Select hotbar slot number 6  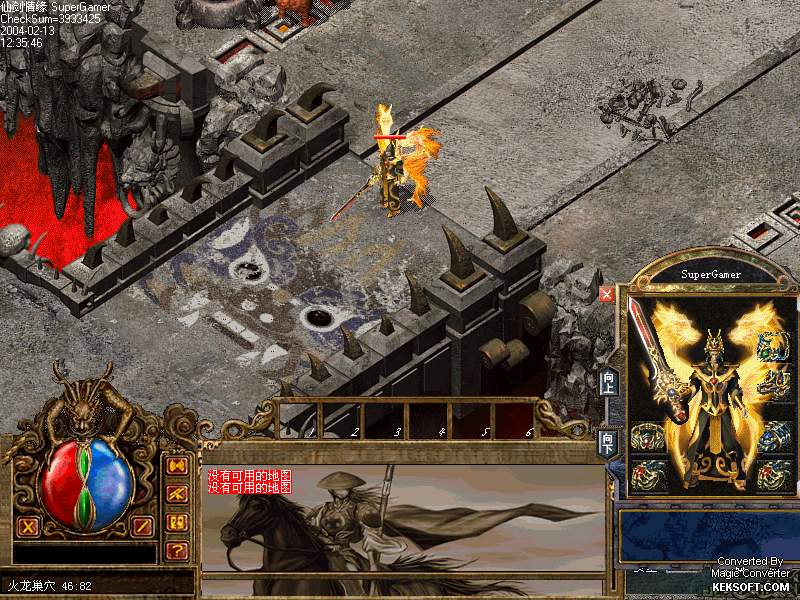click(516, 419)
